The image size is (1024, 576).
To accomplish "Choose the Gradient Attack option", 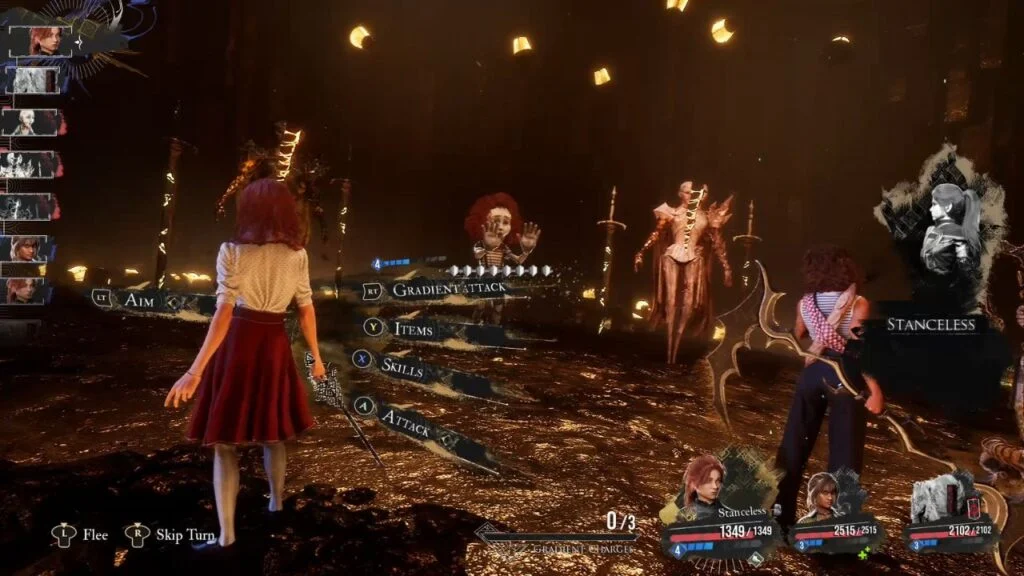I will tap(448, 290).
